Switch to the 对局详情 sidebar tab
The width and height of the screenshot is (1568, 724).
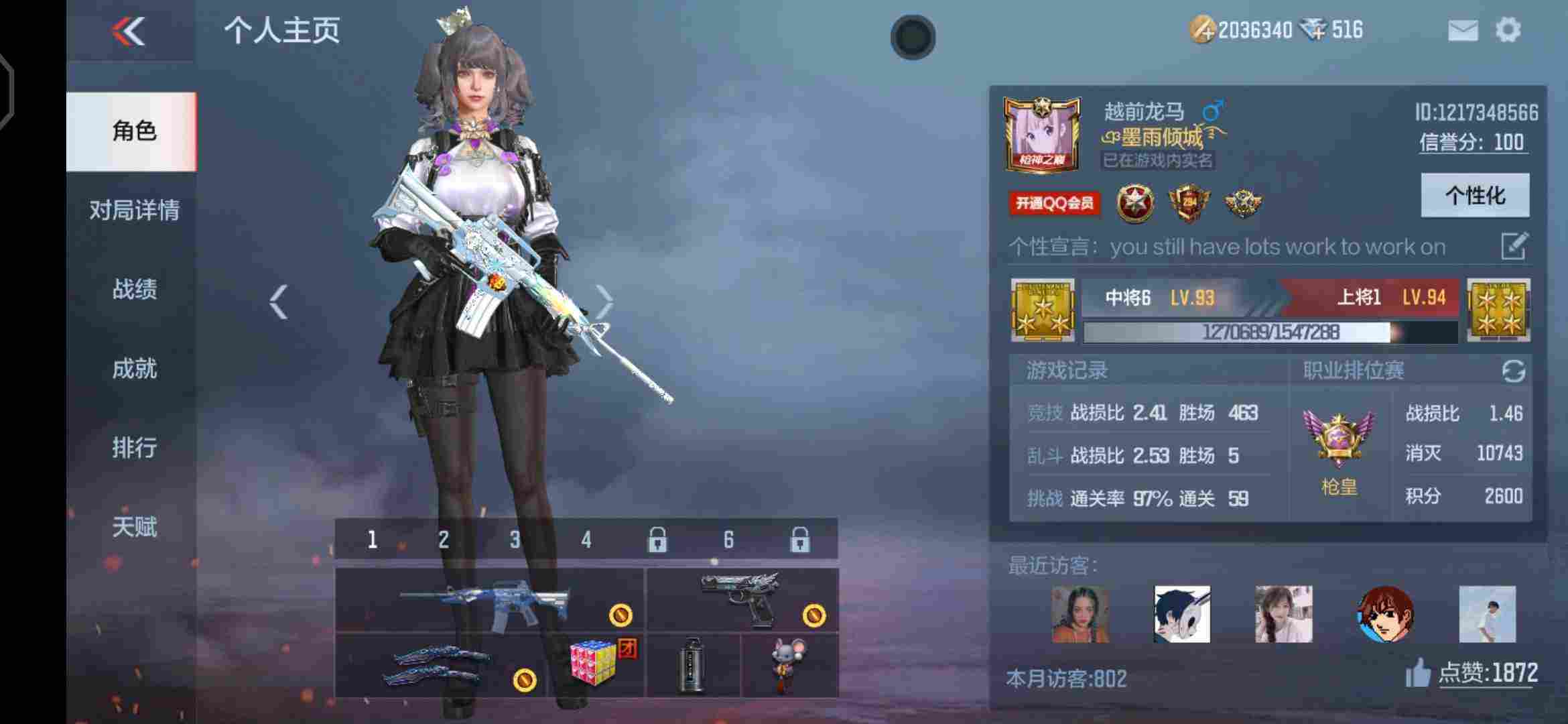(x=133, y=211)
